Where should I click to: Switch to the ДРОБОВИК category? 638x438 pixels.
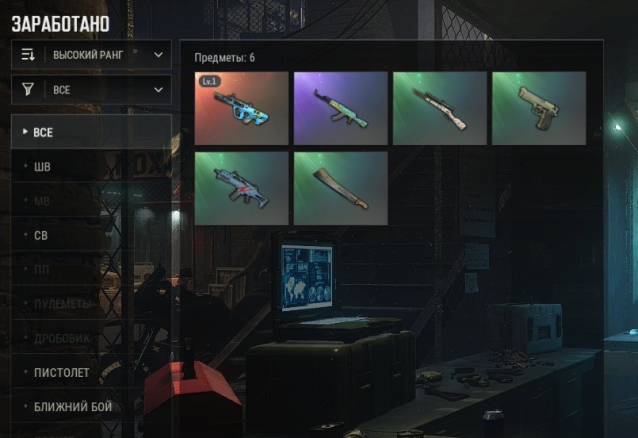(x=91, y=338)
